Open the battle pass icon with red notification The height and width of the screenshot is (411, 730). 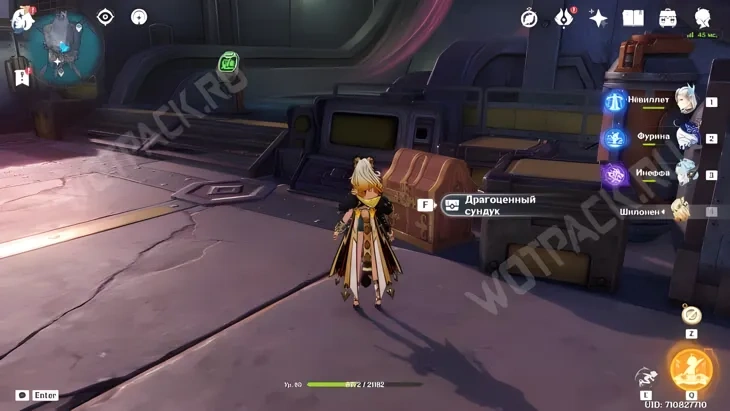coord(564,18)
